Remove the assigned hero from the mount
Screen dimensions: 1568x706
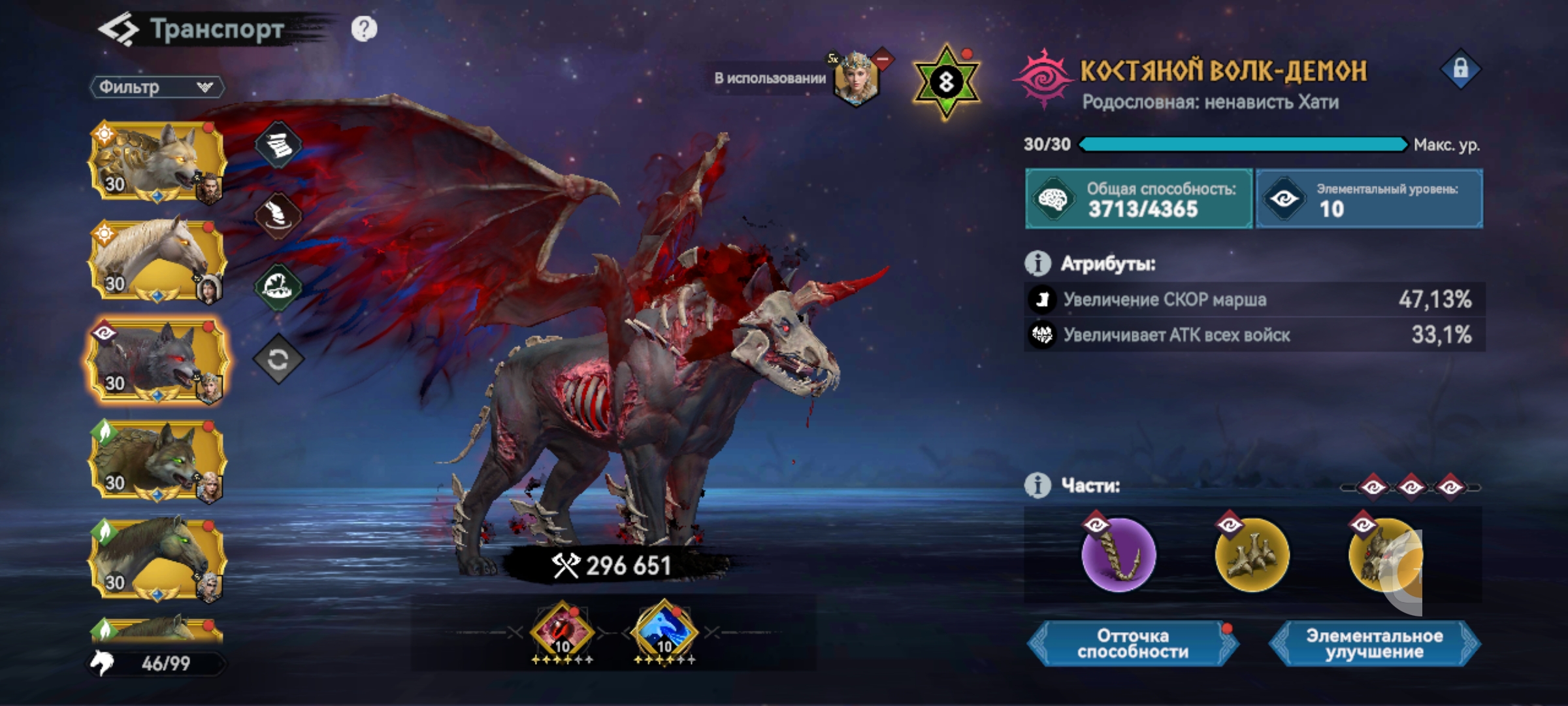pos(883,59)
